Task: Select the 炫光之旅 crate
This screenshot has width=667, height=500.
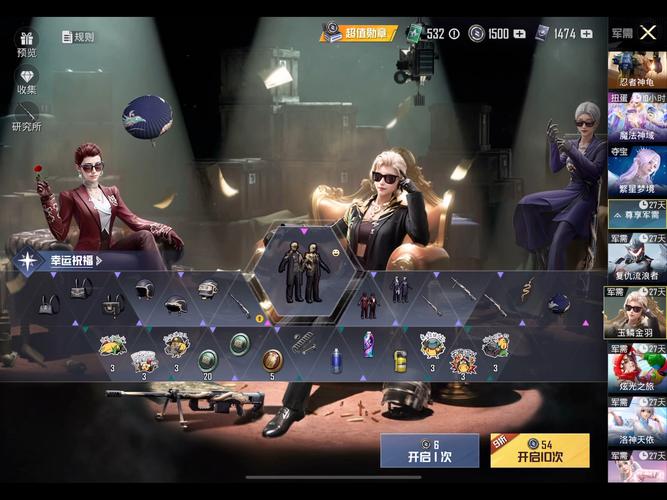Action: tap(636, 368)
